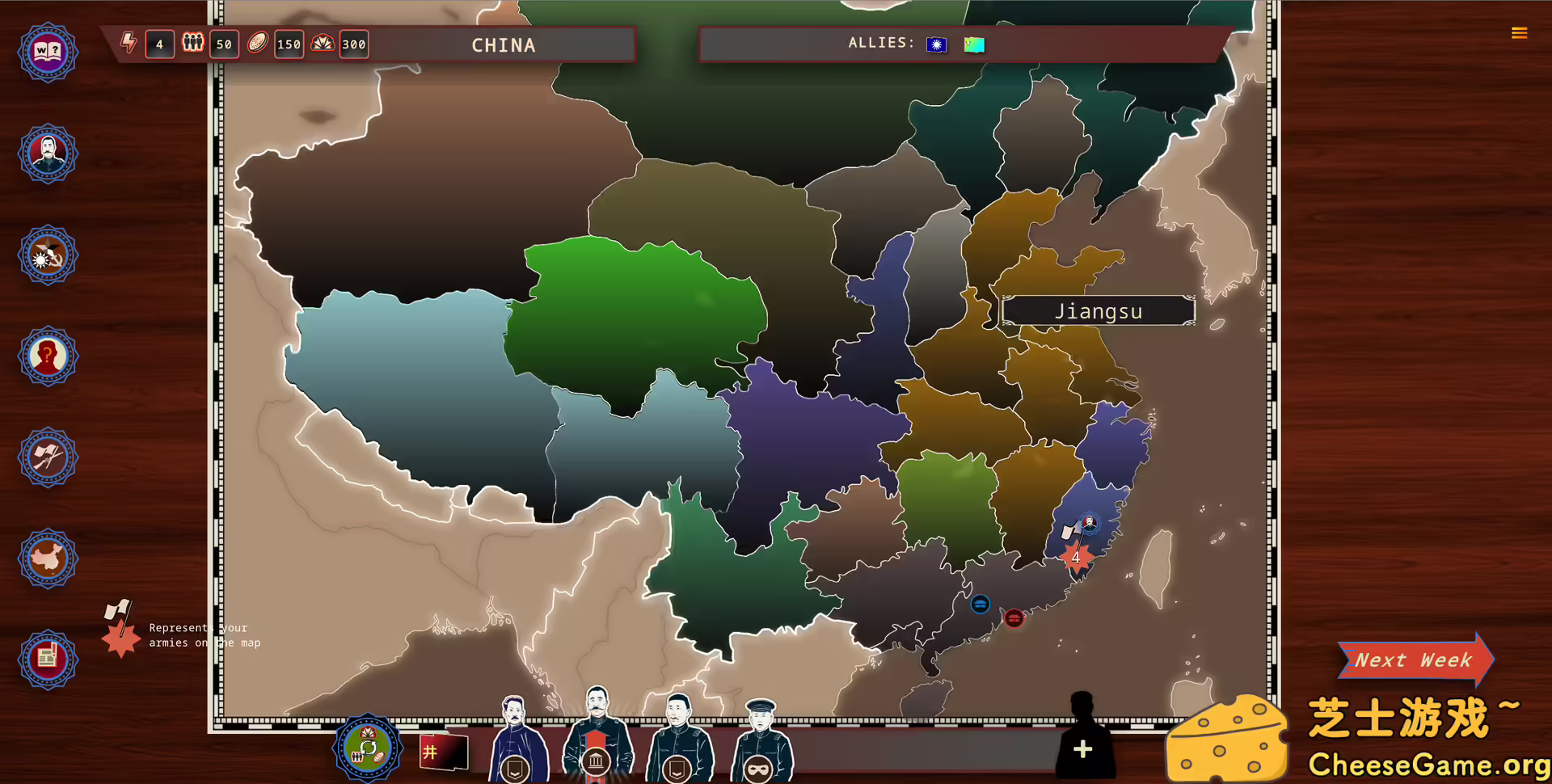Click the coin icon showing 150
This screenshot has width=1552, height=784.
pos(257,44)
